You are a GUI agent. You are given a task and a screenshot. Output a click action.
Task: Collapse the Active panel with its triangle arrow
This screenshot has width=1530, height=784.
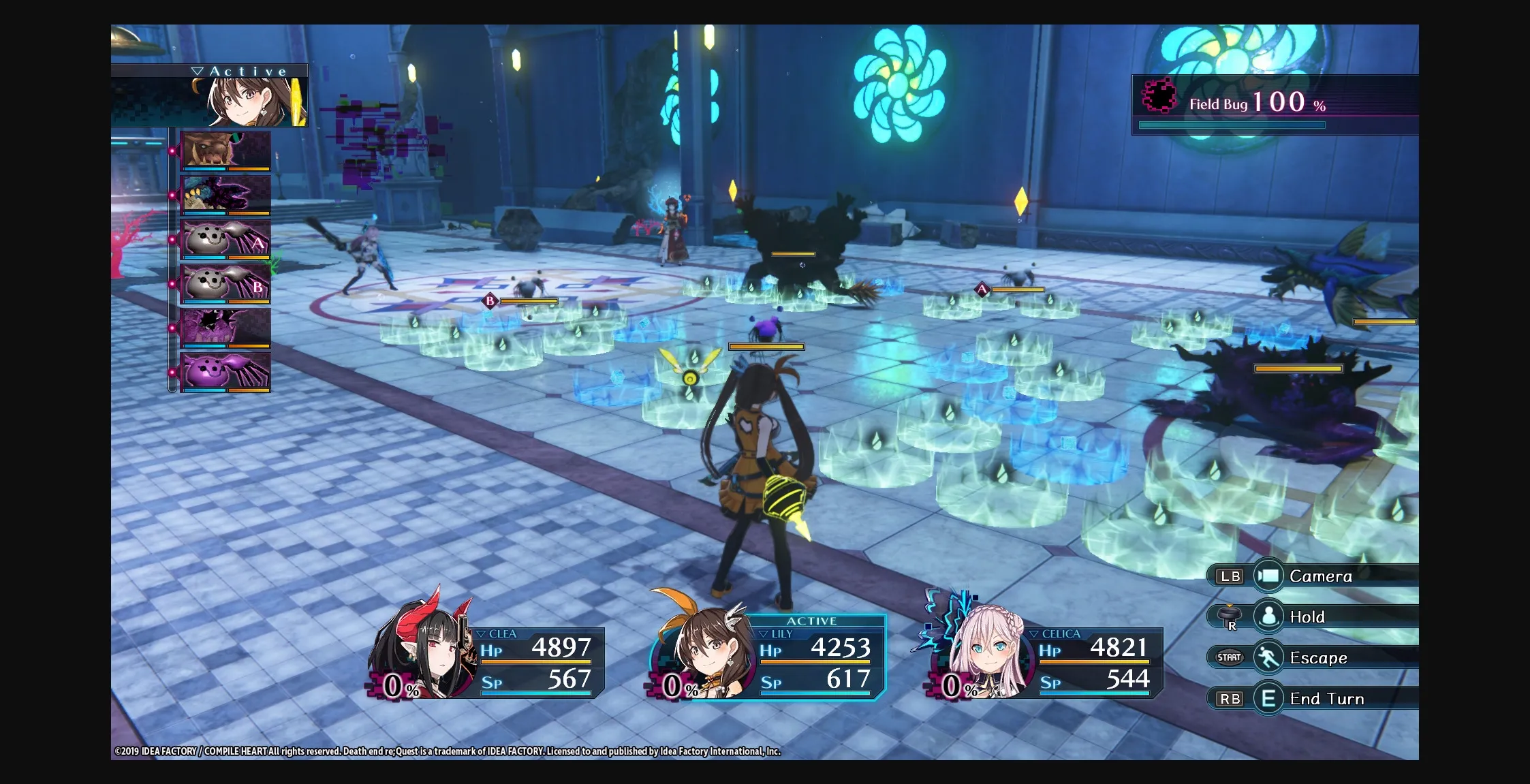pos(198,69)
